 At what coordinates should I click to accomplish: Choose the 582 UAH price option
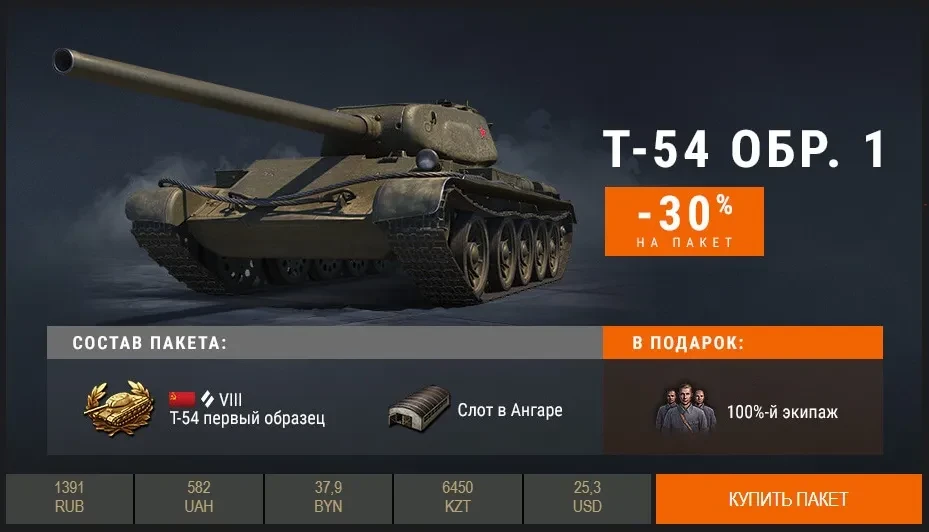(x=199, y=498)
